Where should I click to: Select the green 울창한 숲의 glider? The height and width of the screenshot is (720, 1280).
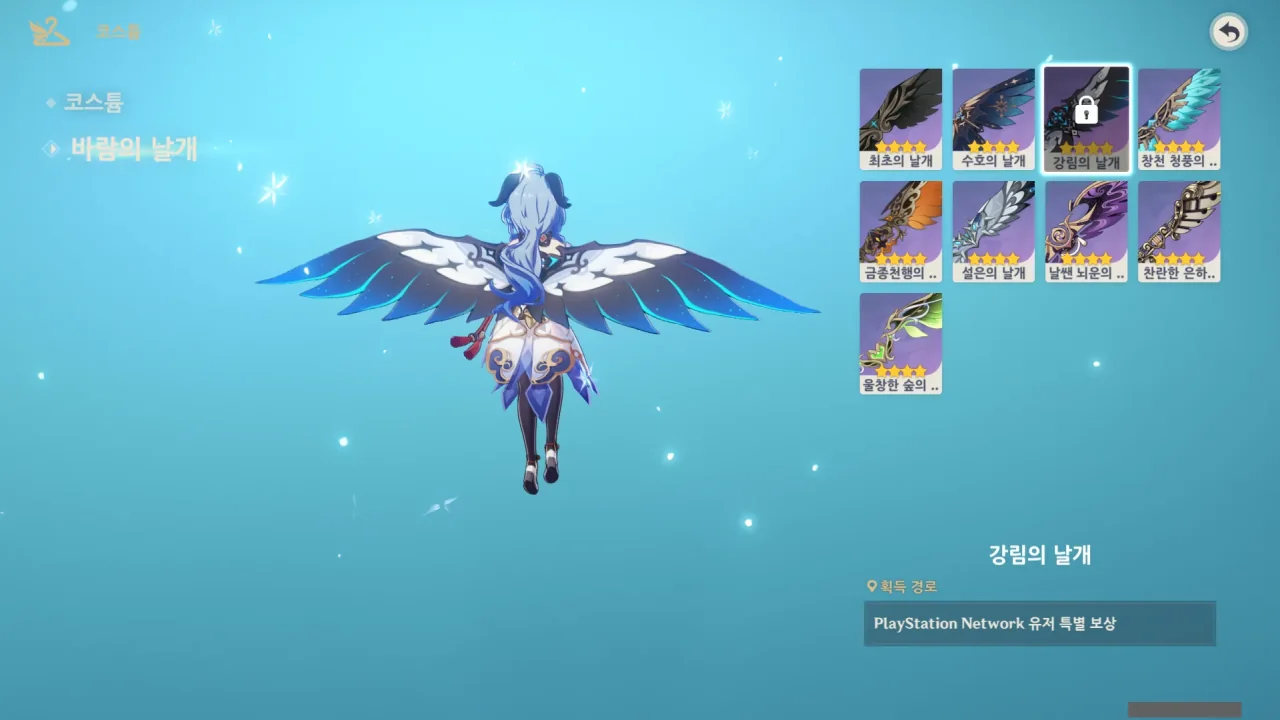(x=900, y=343)
